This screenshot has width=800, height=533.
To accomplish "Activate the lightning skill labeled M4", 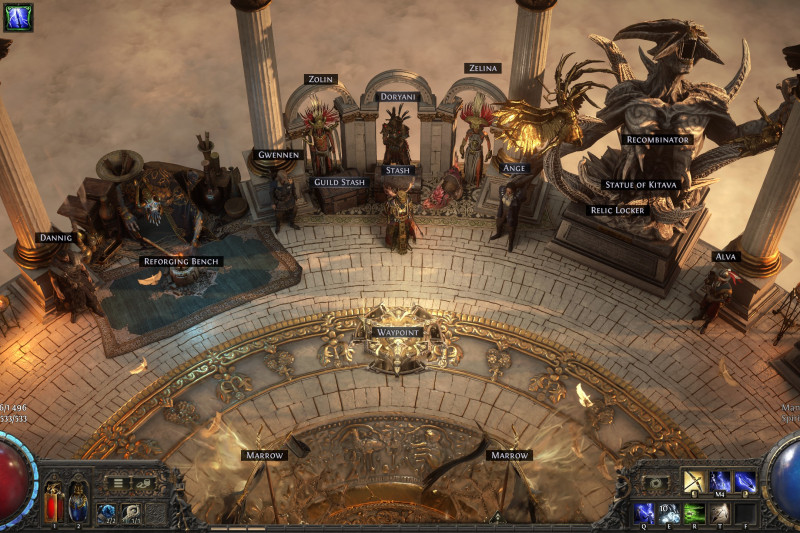I will tap(719, 482).
